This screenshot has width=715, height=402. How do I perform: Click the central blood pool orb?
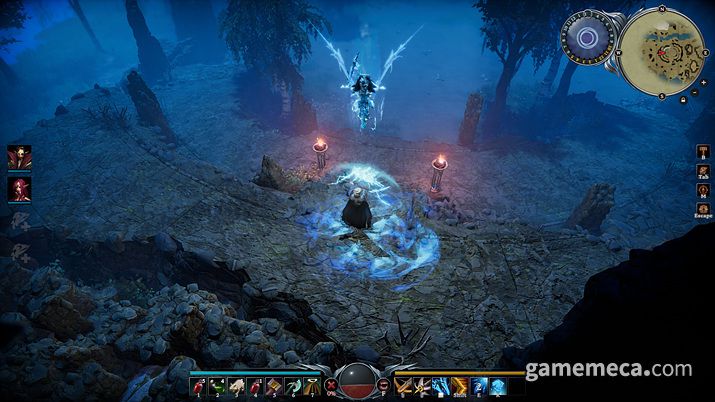click(x=357, y=382)
